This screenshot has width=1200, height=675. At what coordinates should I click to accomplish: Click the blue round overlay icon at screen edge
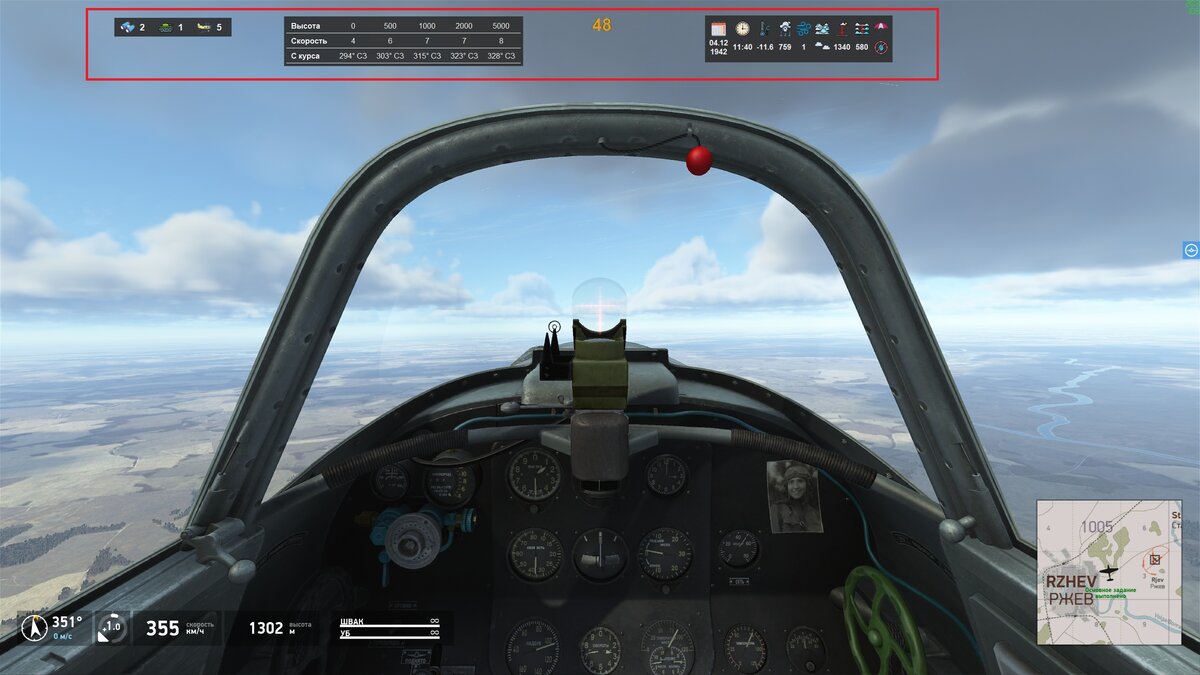1190,250
